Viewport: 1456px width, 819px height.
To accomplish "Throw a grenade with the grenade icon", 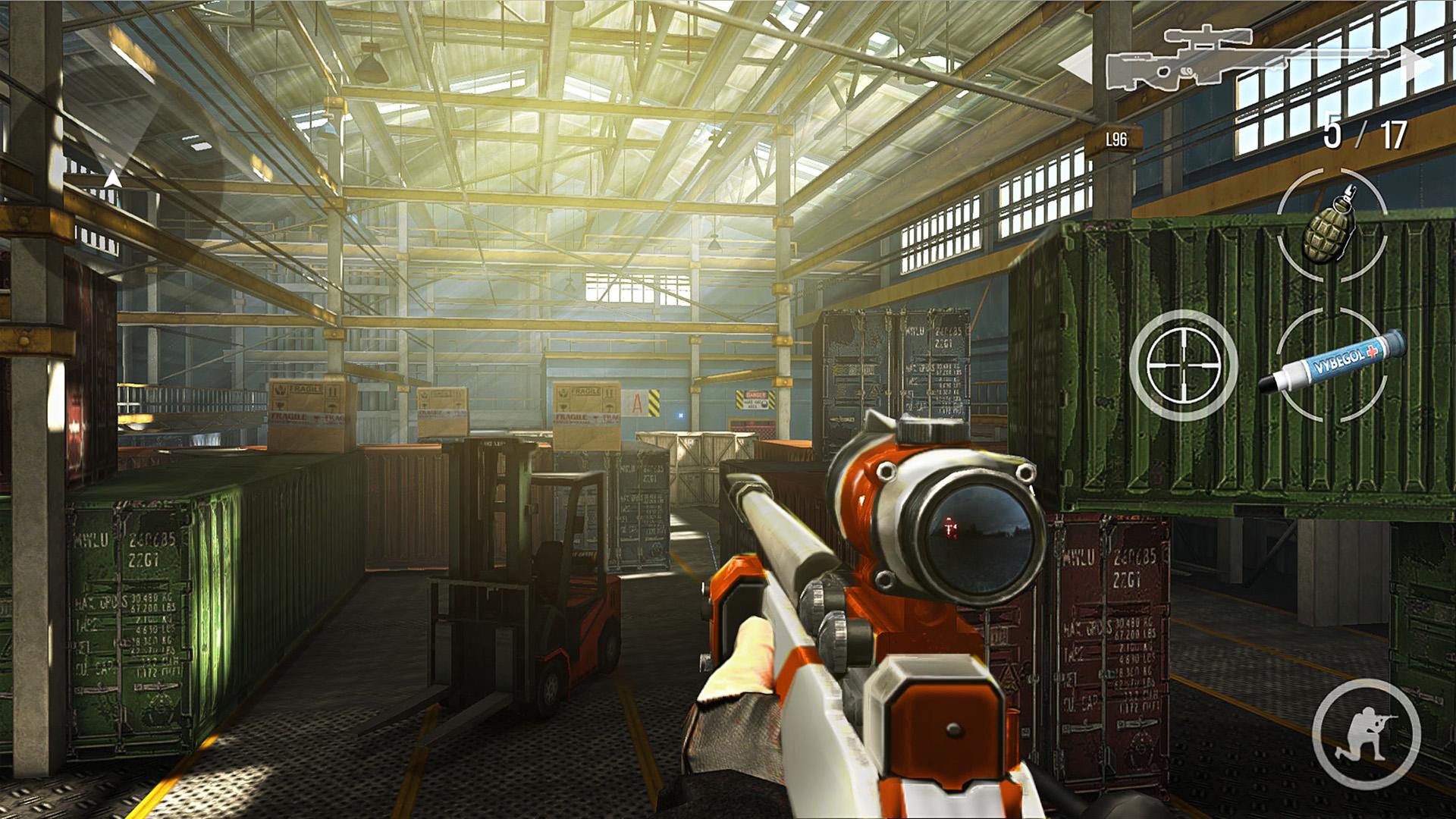I will click(1332, 229).
